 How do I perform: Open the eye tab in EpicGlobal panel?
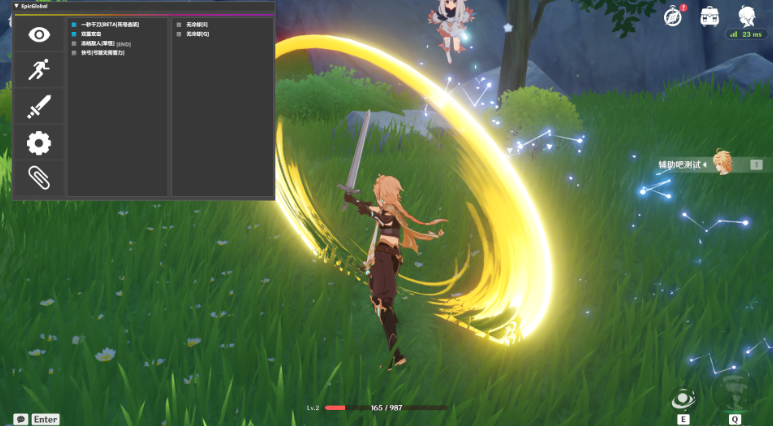point(39,36)
